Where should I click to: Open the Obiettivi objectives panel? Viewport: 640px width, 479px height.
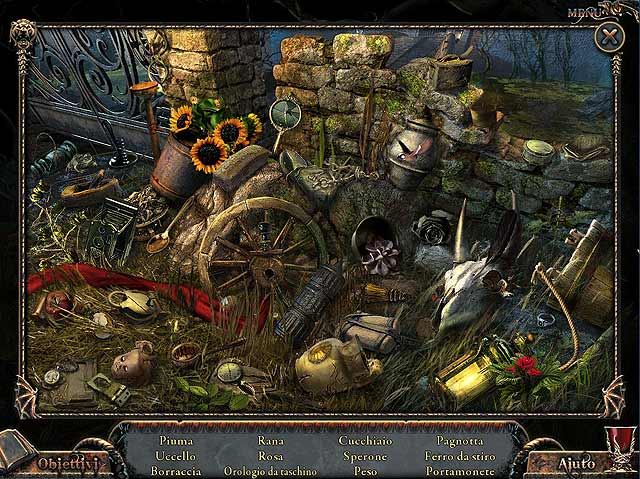tap(67, 463)
